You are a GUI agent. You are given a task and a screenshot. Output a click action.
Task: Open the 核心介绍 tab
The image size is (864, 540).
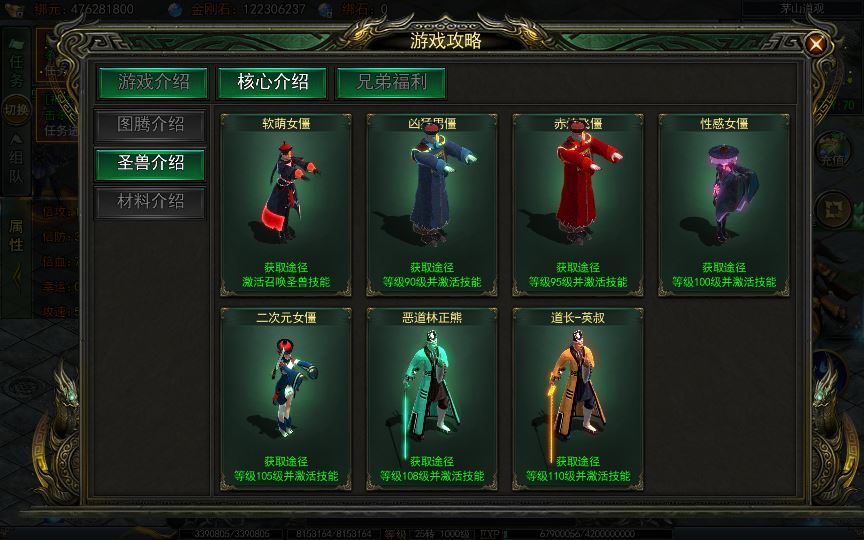coord(272,82)
